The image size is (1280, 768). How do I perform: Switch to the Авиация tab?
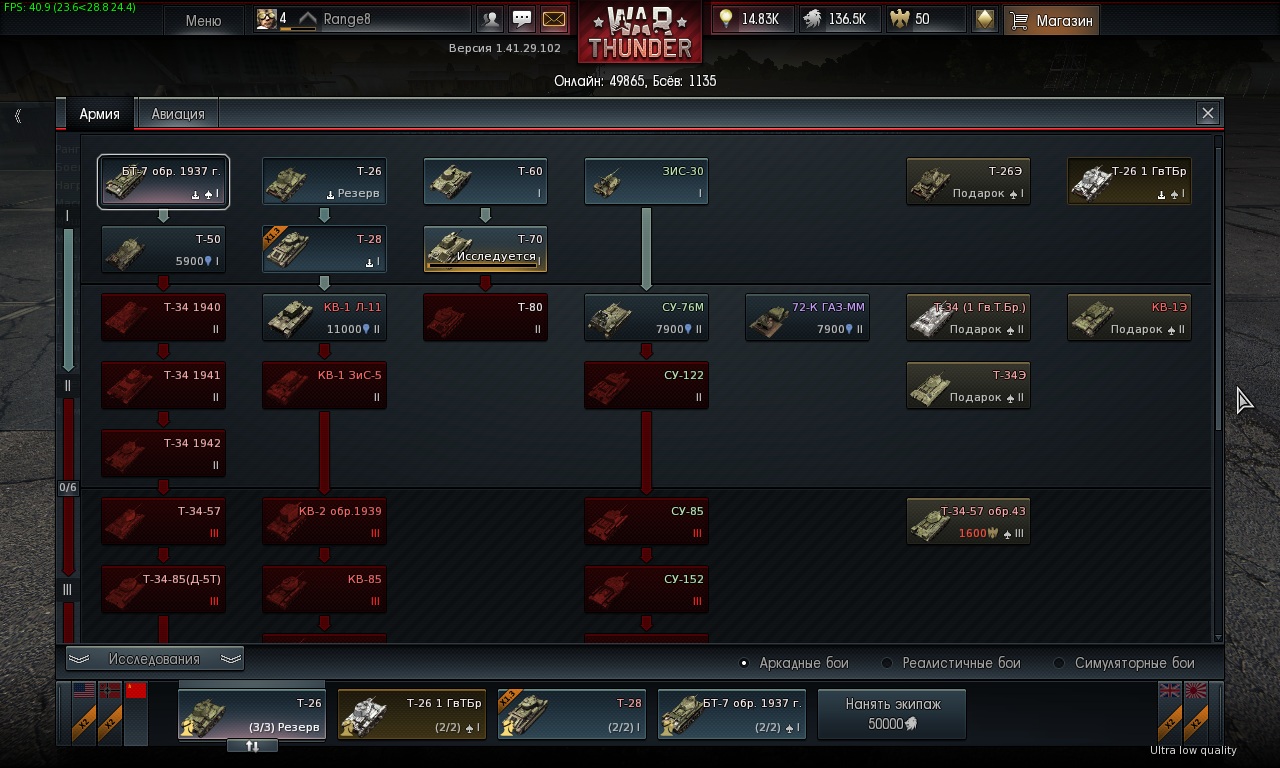[178, 114]
